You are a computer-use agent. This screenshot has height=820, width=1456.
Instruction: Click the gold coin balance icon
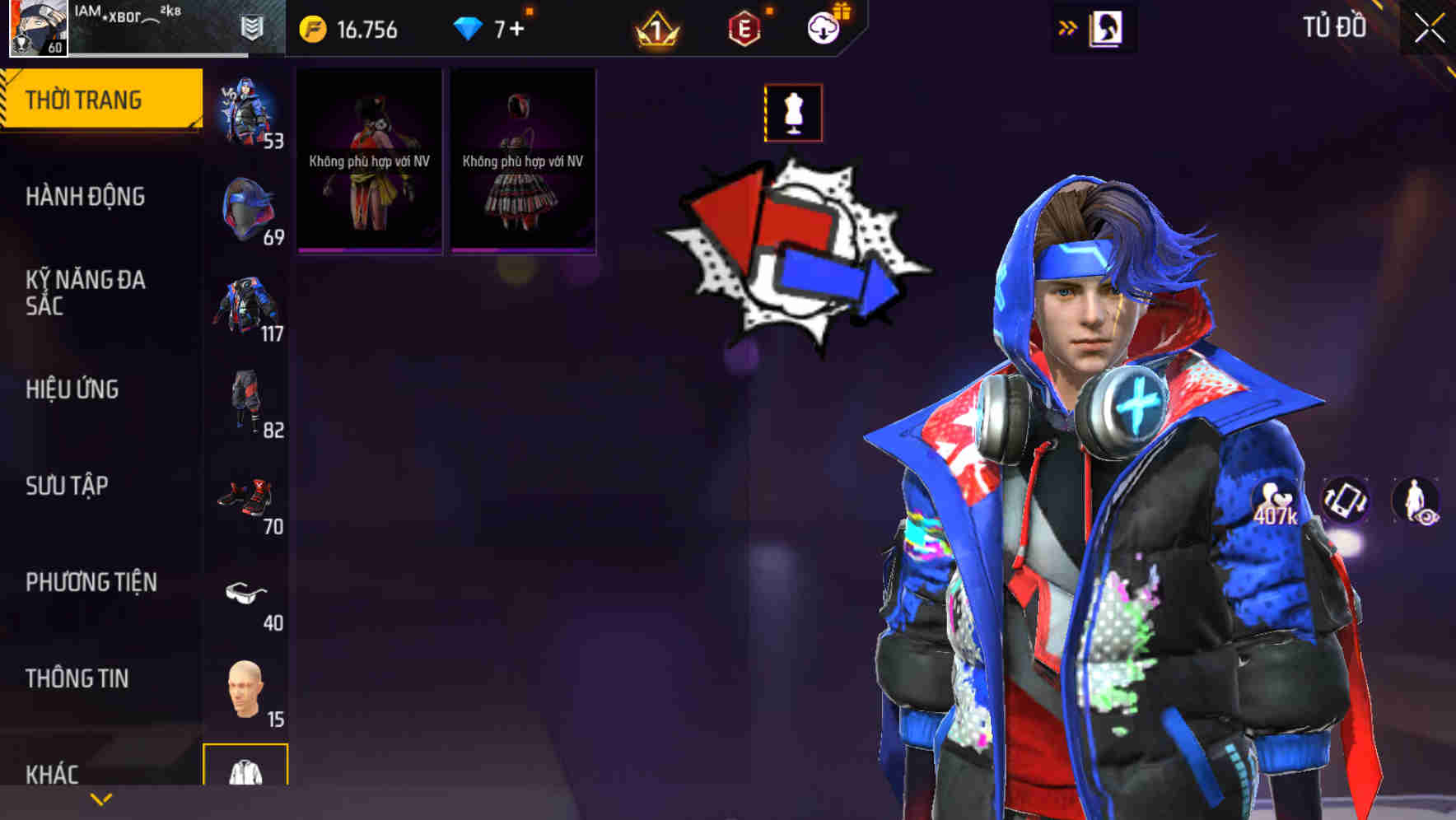311,27
